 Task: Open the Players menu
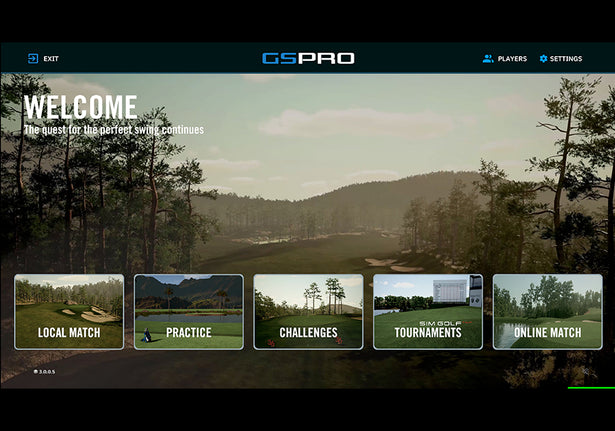click(504, 59)
